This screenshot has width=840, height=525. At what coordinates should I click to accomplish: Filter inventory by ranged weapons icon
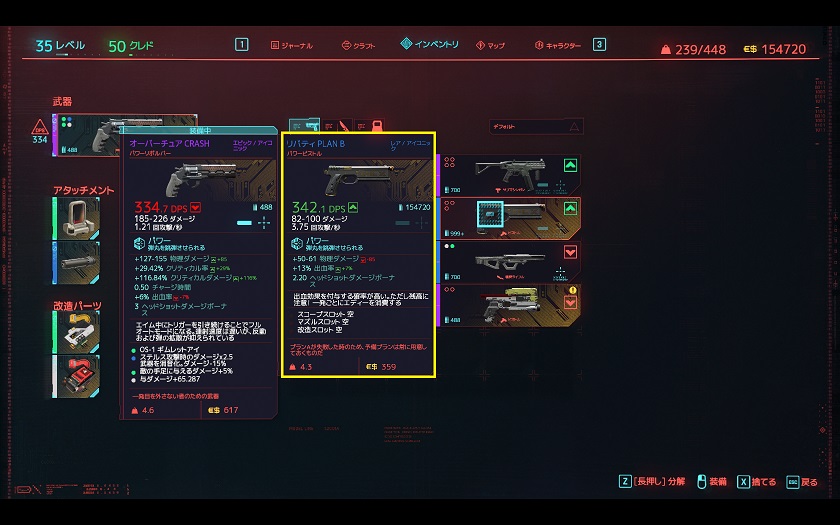tap(310, 127)
